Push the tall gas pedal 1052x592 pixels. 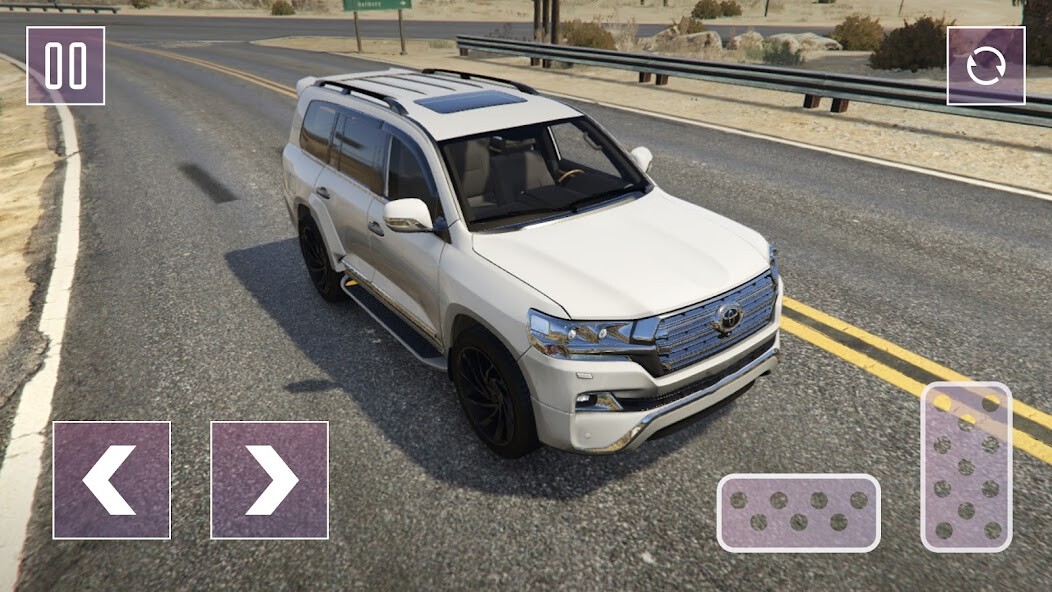(x=966, y=467)
